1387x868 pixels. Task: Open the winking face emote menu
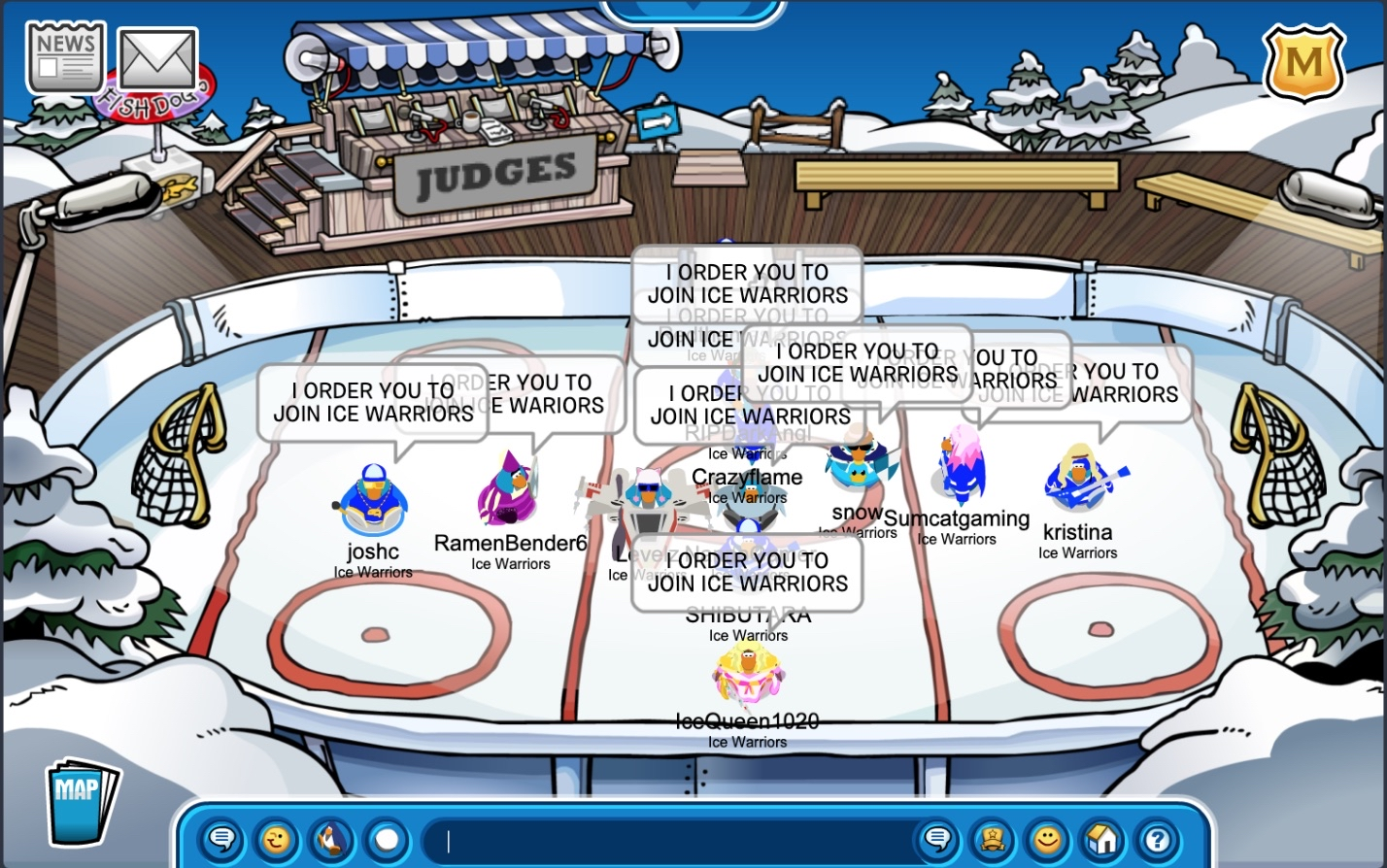click(277, 839)
